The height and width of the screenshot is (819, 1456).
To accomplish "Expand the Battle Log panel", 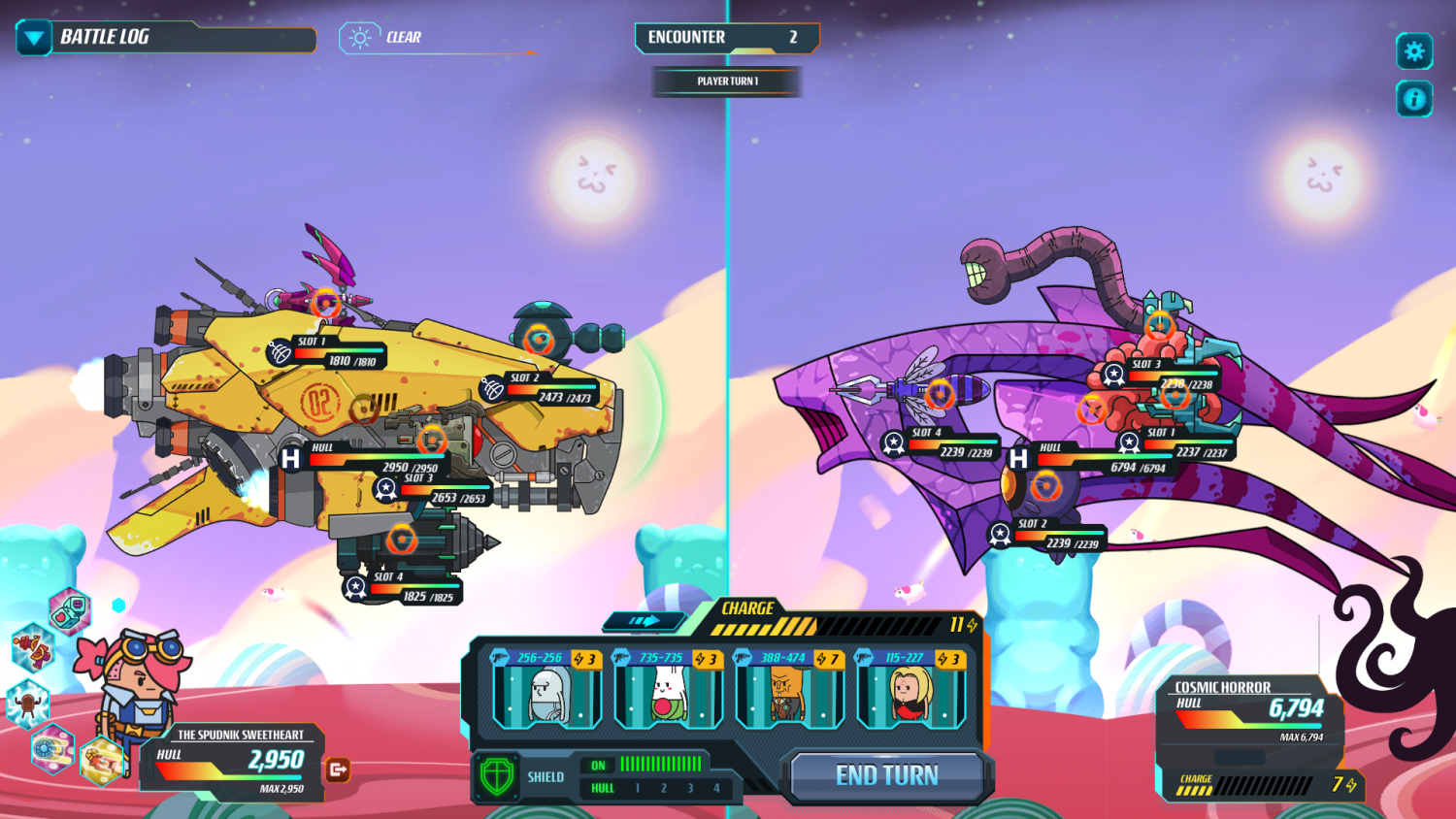I will pos(32,39).
